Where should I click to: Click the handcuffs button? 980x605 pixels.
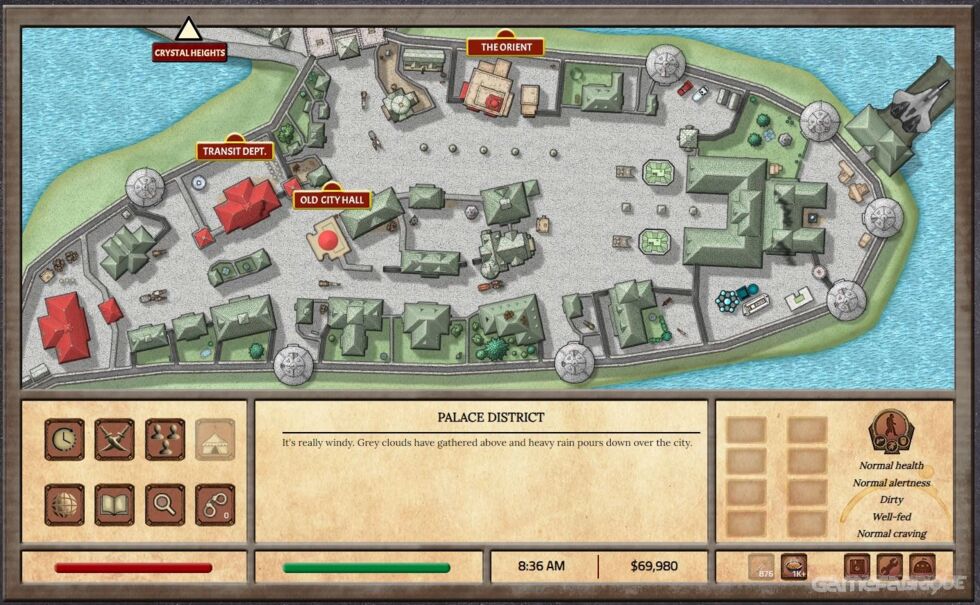click(215, 504)
